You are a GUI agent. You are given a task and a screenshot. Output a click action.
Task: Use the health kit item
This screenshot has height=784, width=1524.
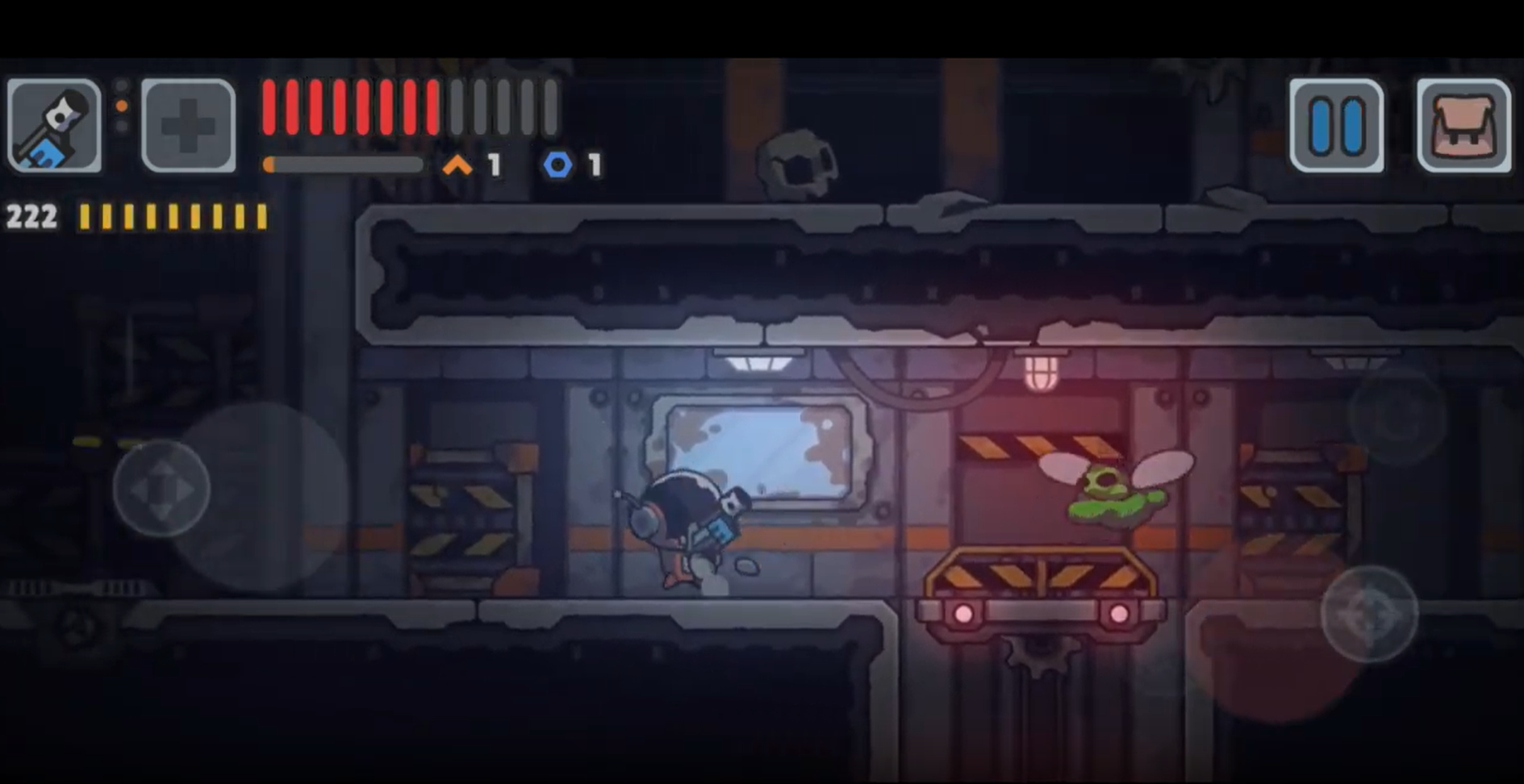point(186,123)
